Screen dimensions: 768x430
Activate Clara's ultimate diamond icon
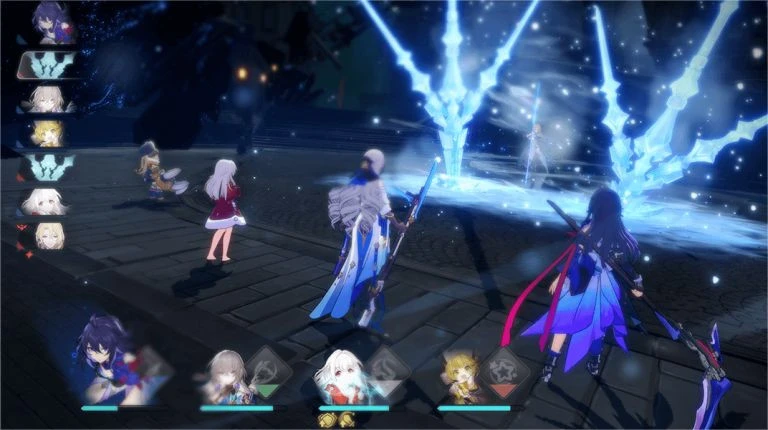(x=386, y=369)
